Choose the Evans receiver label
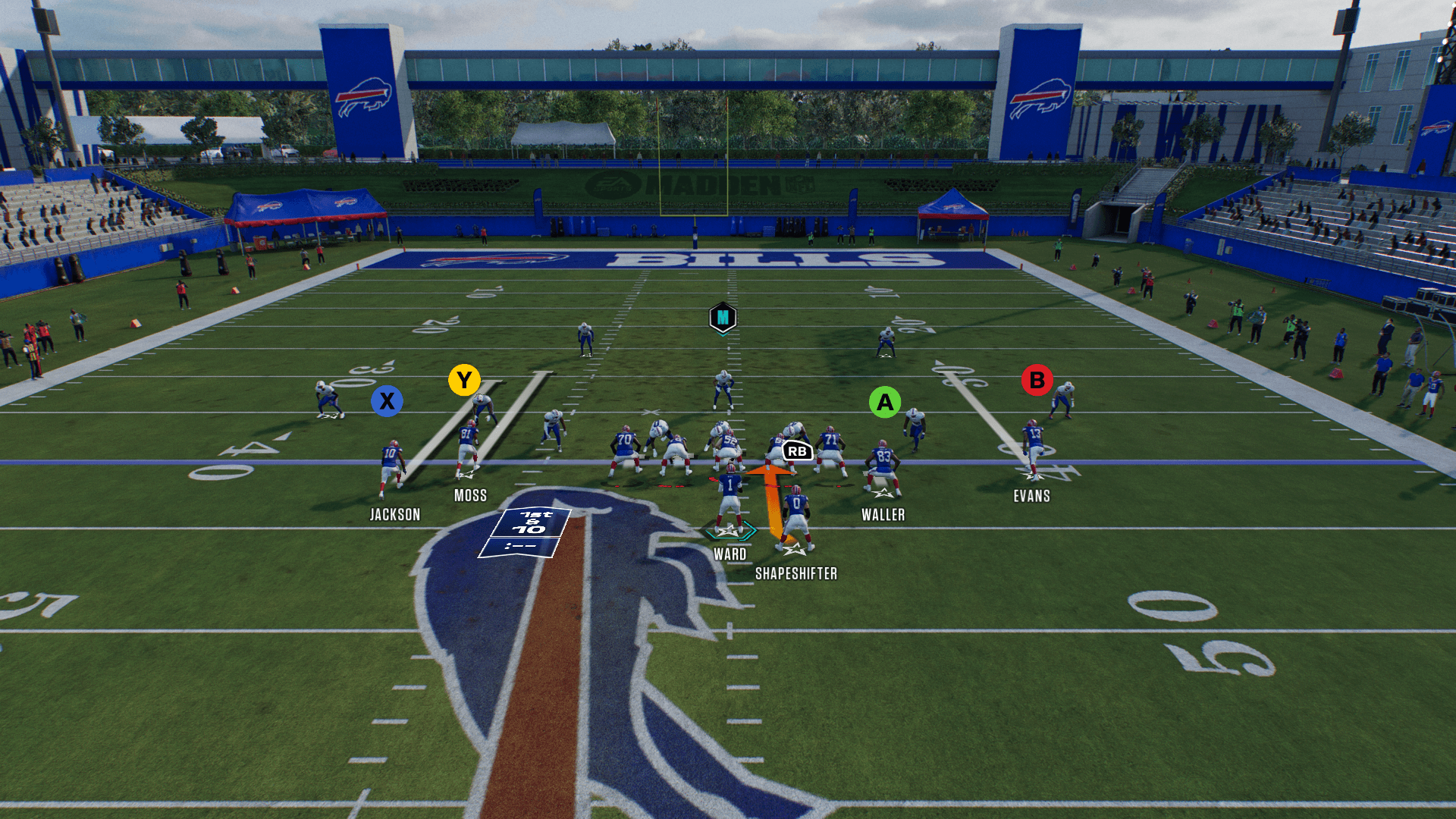Viewport: 1456px width, 819px height. 1031,497
